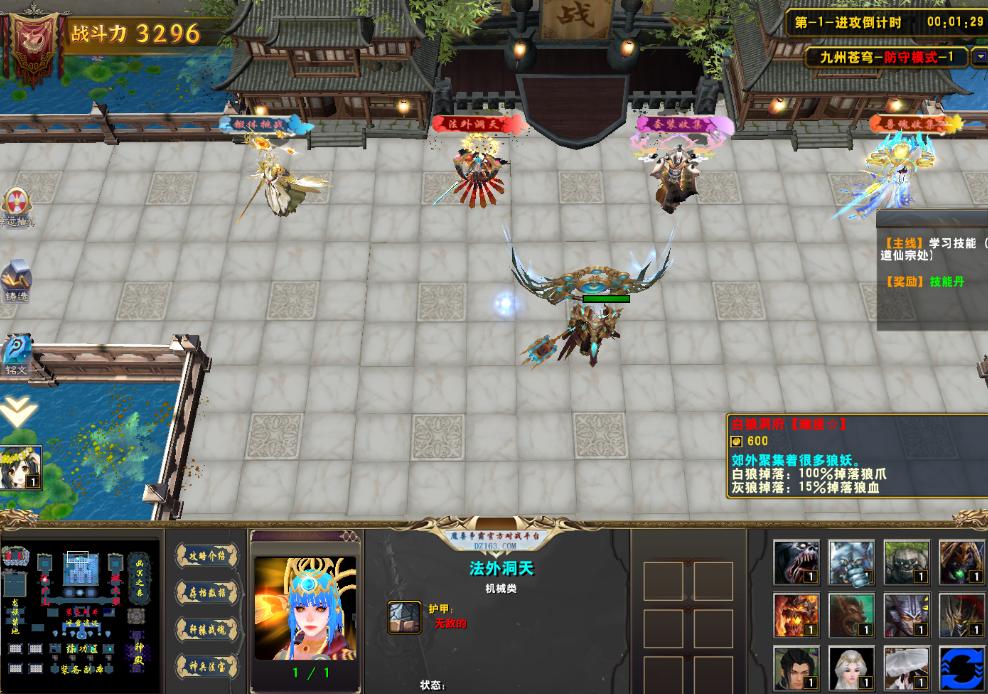Click the 存档数据 save data button
Image resolution: width=988 pixels, height=694 pixels.
207,592
